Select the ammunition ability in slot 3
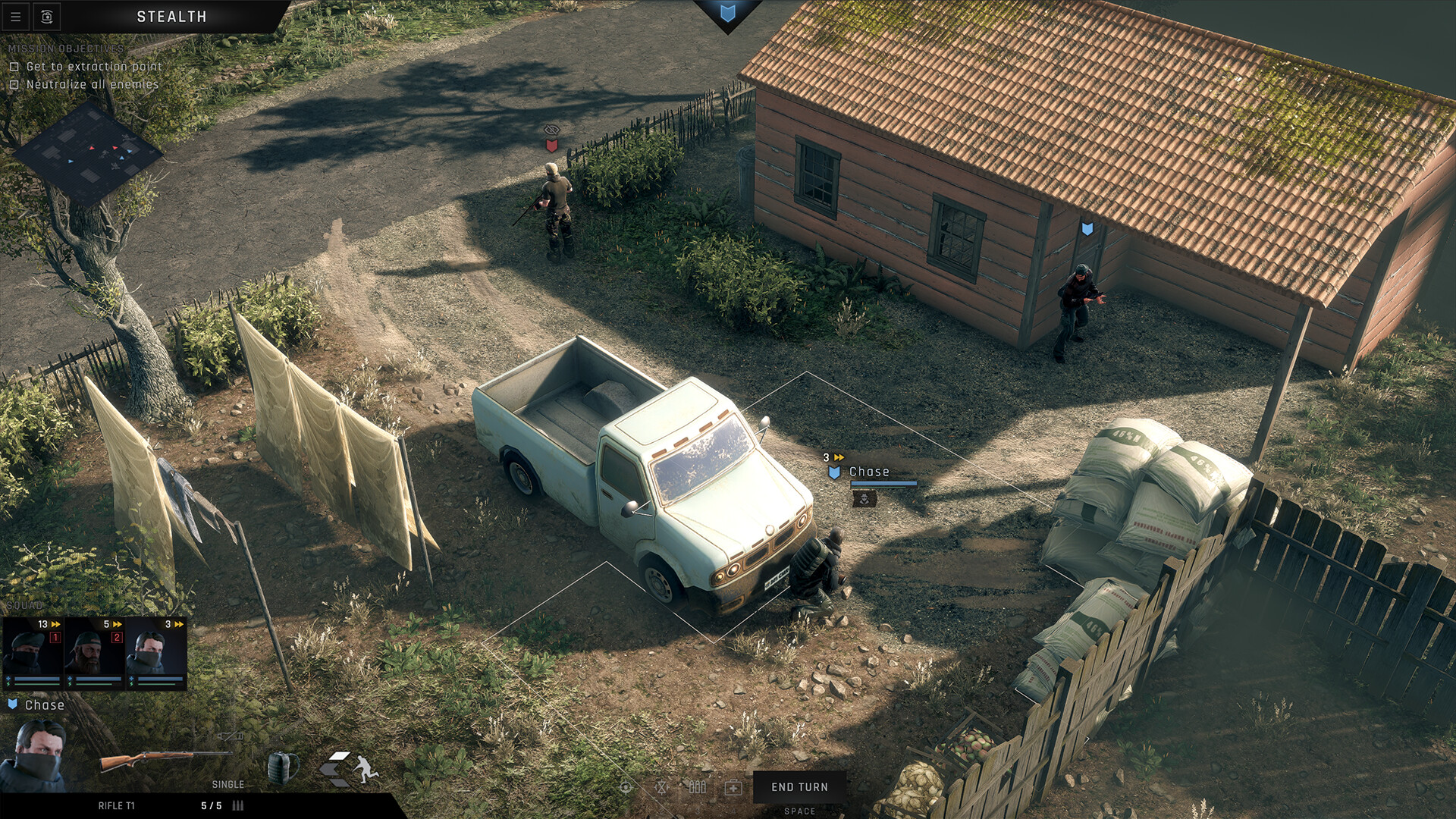The image size is (1456, 819). 698,788
